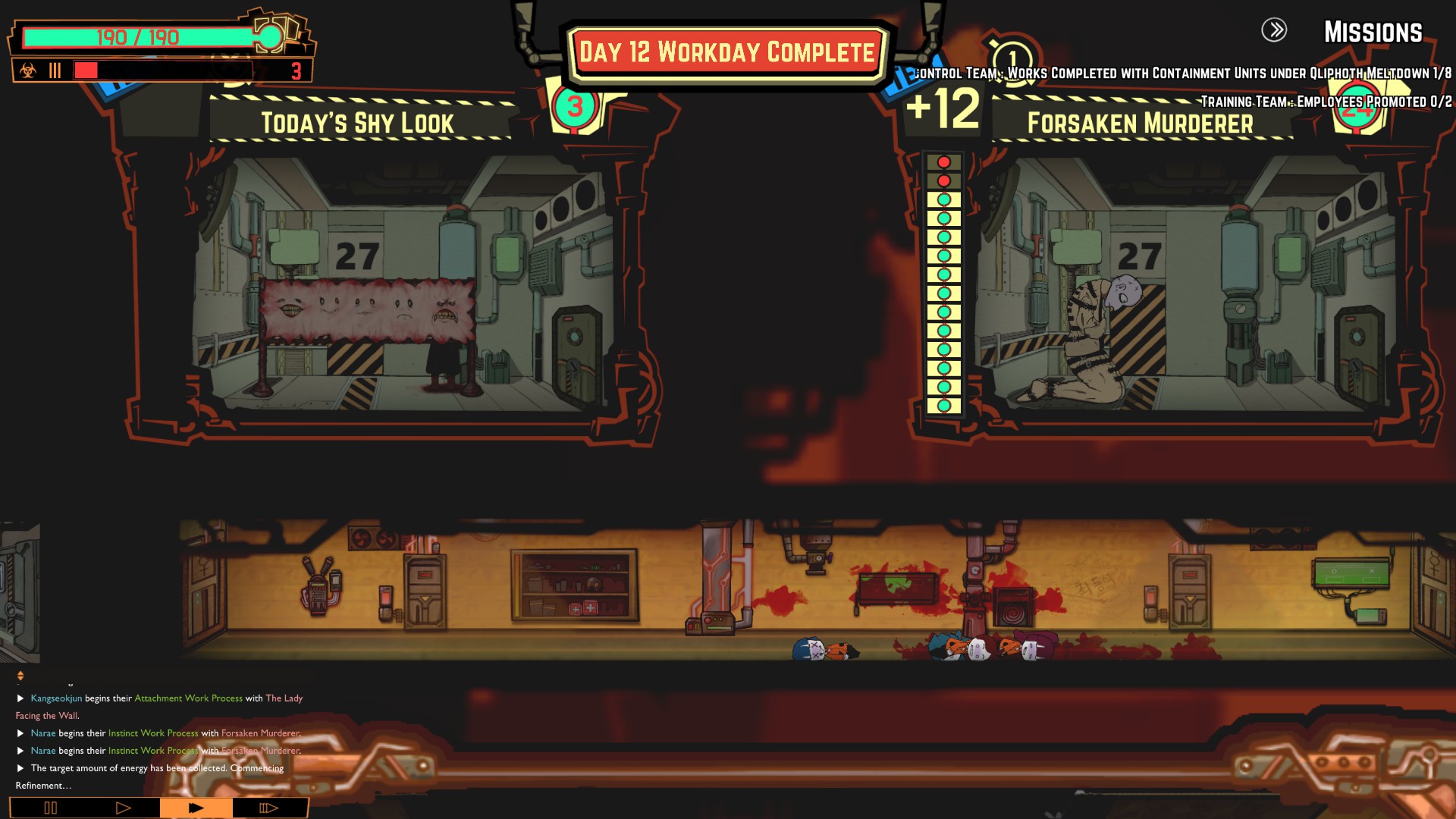Viewport: 1456px width, 819px height.
Task: Expand the Kangseokjun Attachment Work log entry
Action: [20, 698]
